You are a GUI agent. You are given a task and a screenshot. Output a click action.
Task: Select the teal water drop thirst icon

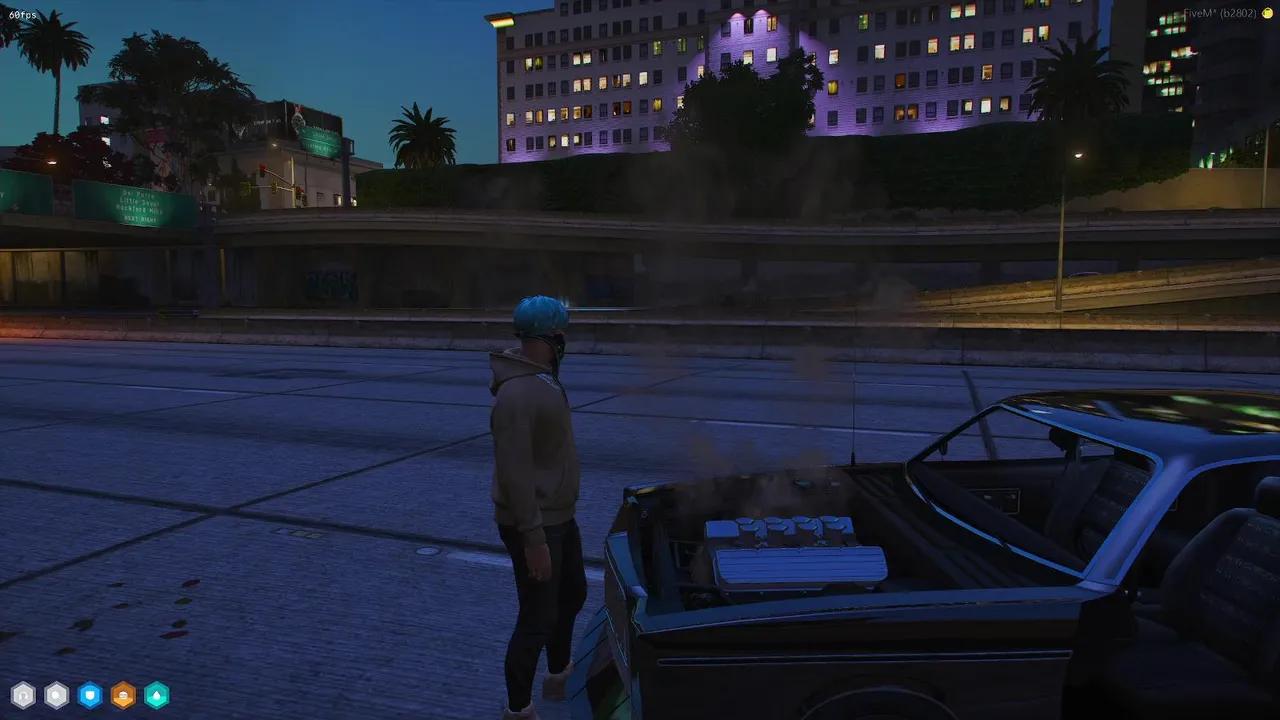(x=157, y=695)
